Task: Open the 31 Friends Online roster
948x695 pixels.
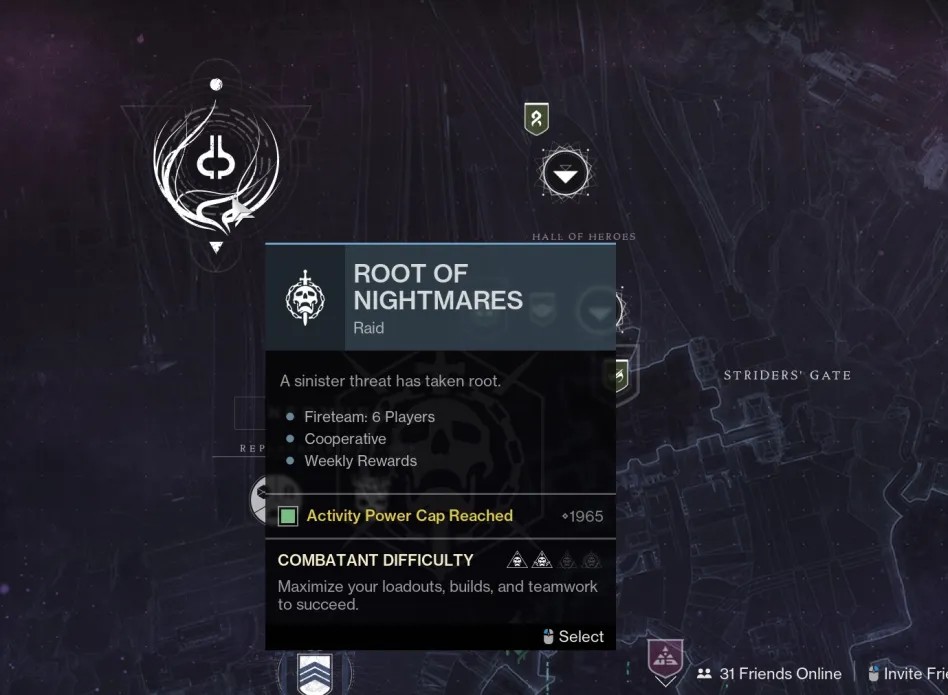Action: (768, 674)
